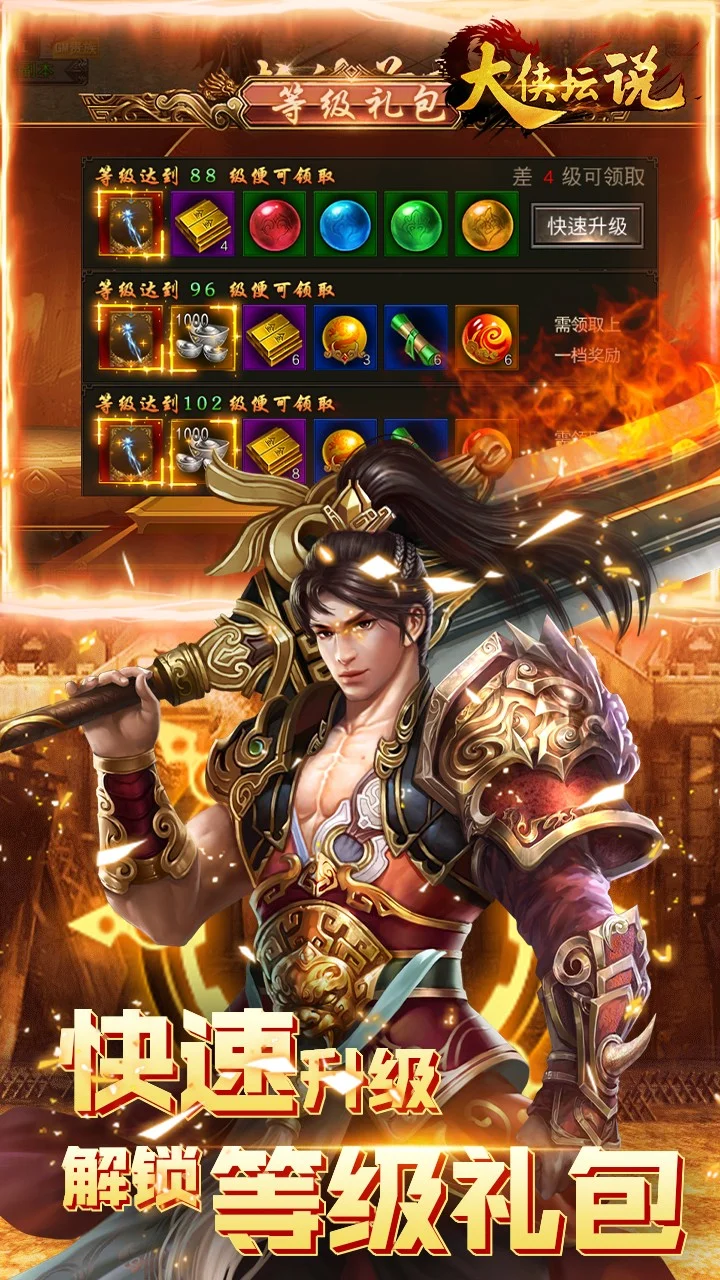Inspect the level 88 glowing sword reward
The height and width of the screenshot is (1280, 720).
[x=131, y=224]
